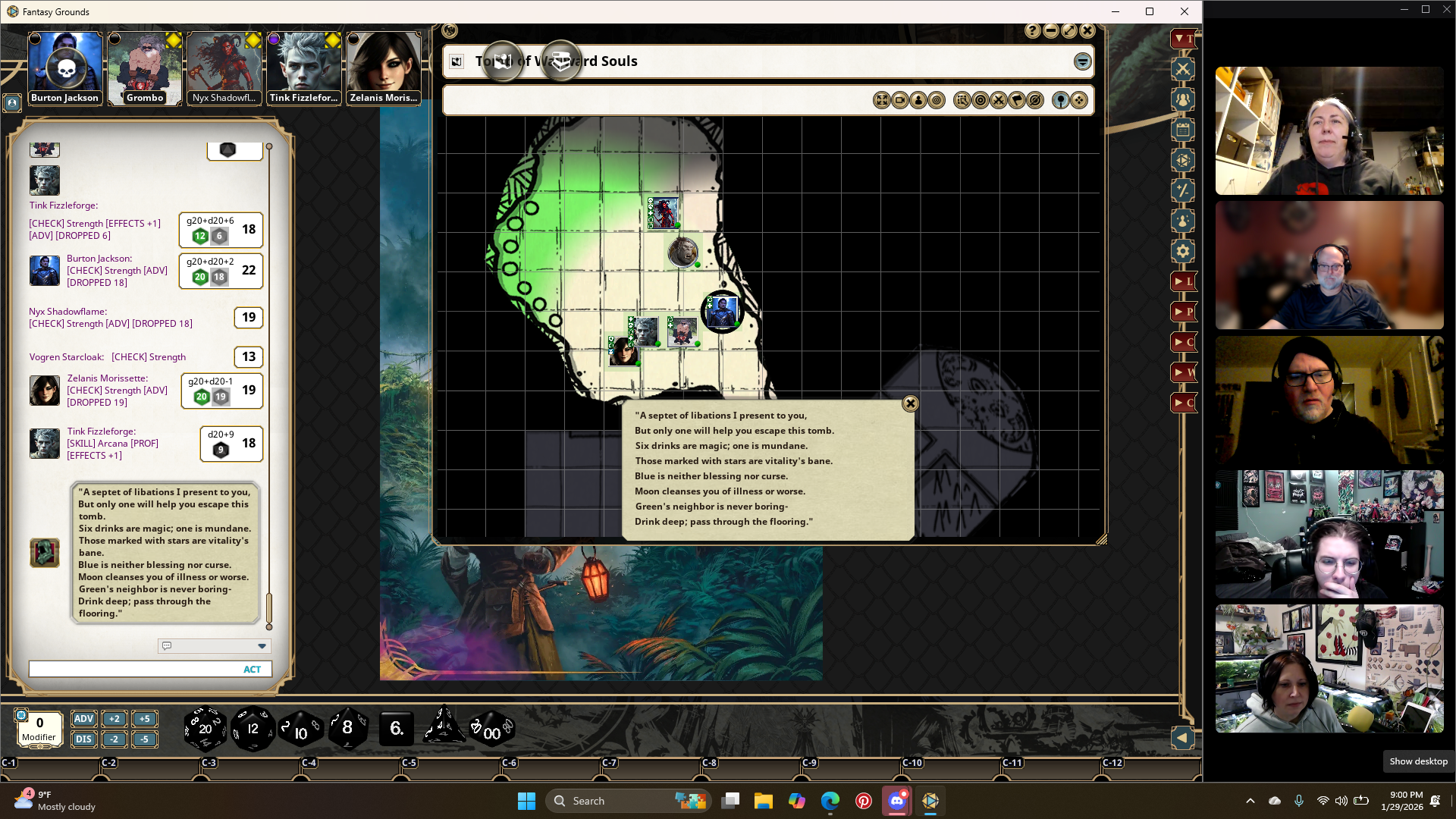Maximize the Fantasy Grounds window
1456x819 pixels.
(1150, 11)
